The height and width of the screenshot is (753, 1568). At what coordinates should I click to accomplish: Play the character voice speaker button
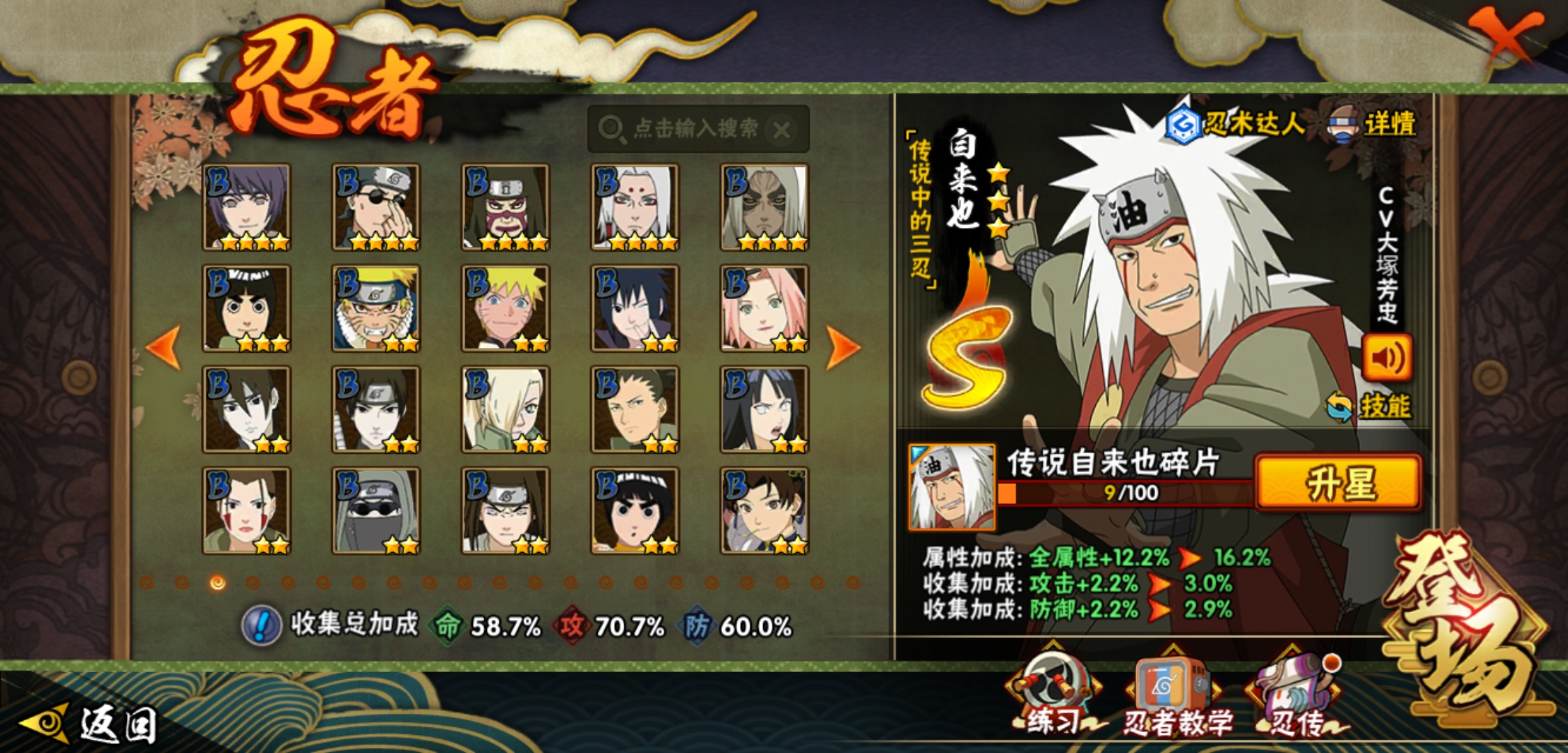coord(1387,358)
